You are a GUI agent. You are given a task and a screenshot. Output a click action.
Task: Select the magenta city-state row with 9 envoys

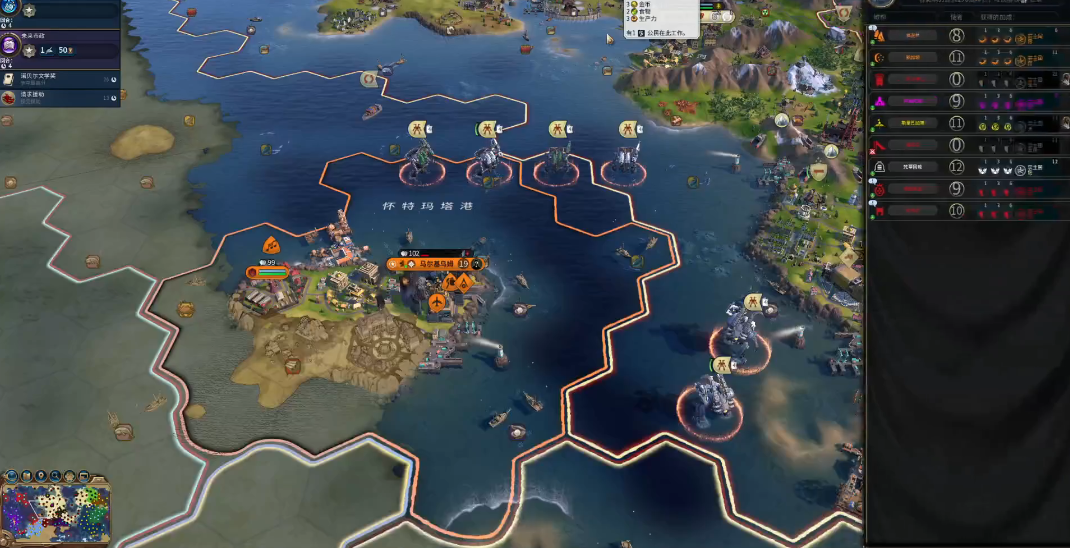pyautogui.click(x=910, y=101)
